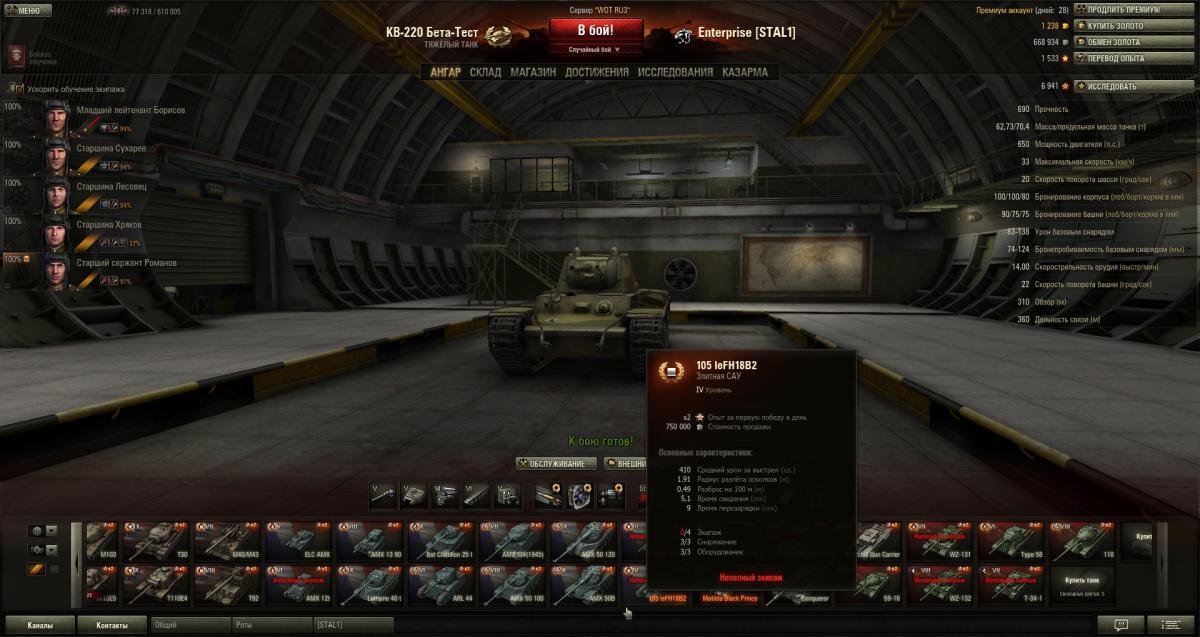The image size is (1200, 637).
Task: Show the ИССЛЕДОВАНИЯ tab
Action: (x=675, y=72)
